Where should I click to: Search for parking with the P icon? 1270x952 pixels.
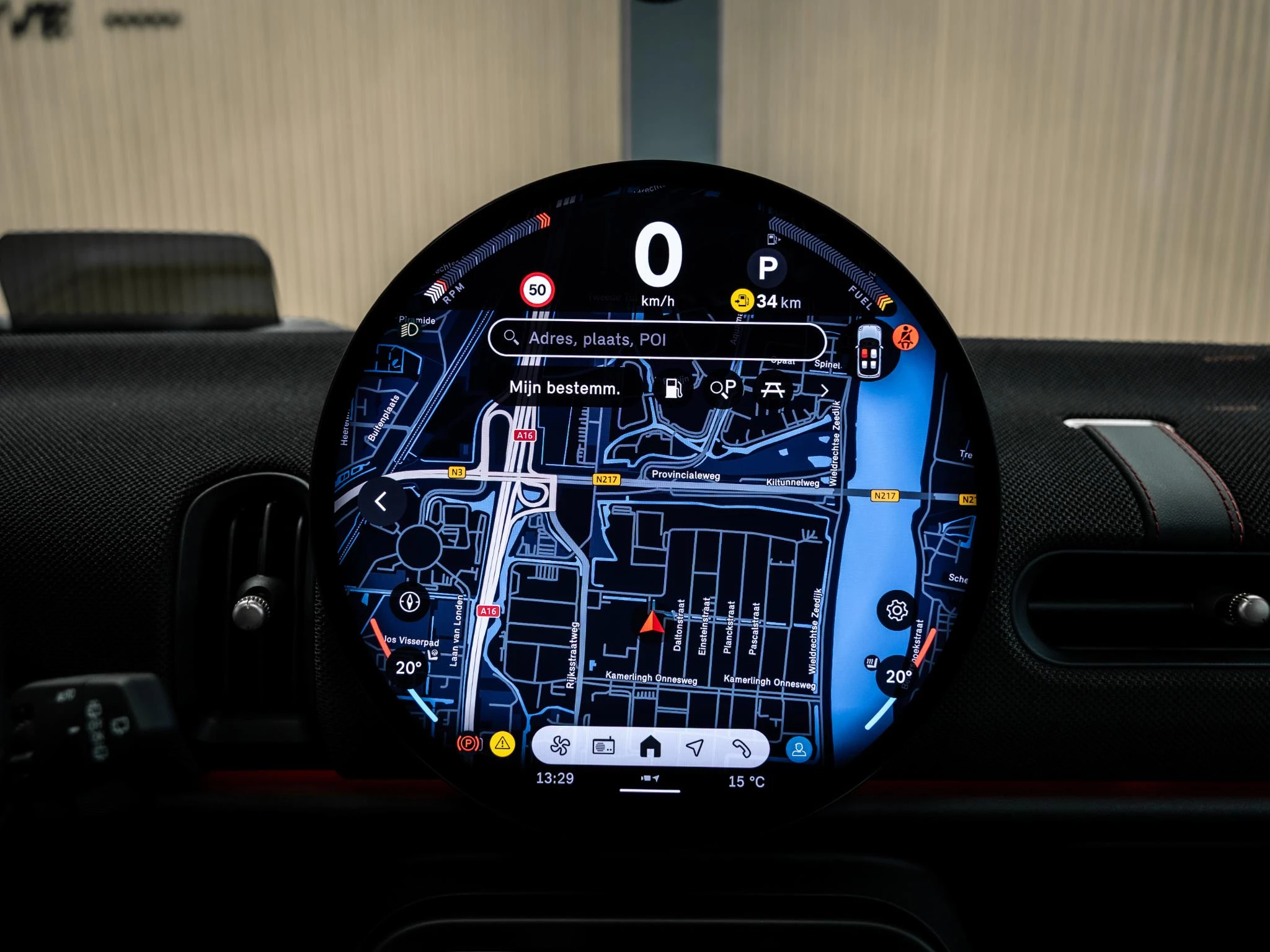tap(723, 389)
